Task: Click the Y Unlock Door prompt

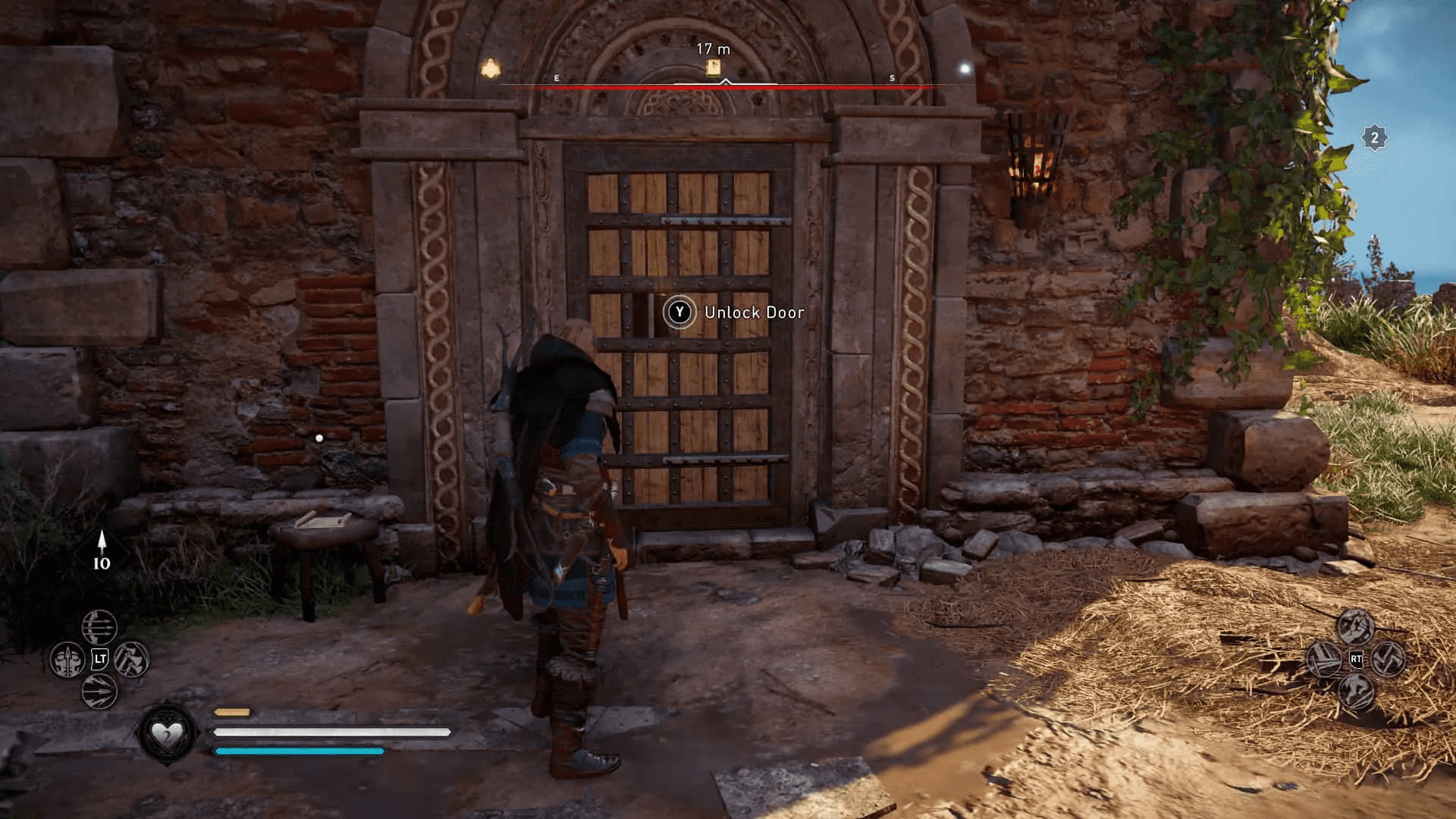Action: click(x=680, y=312)
